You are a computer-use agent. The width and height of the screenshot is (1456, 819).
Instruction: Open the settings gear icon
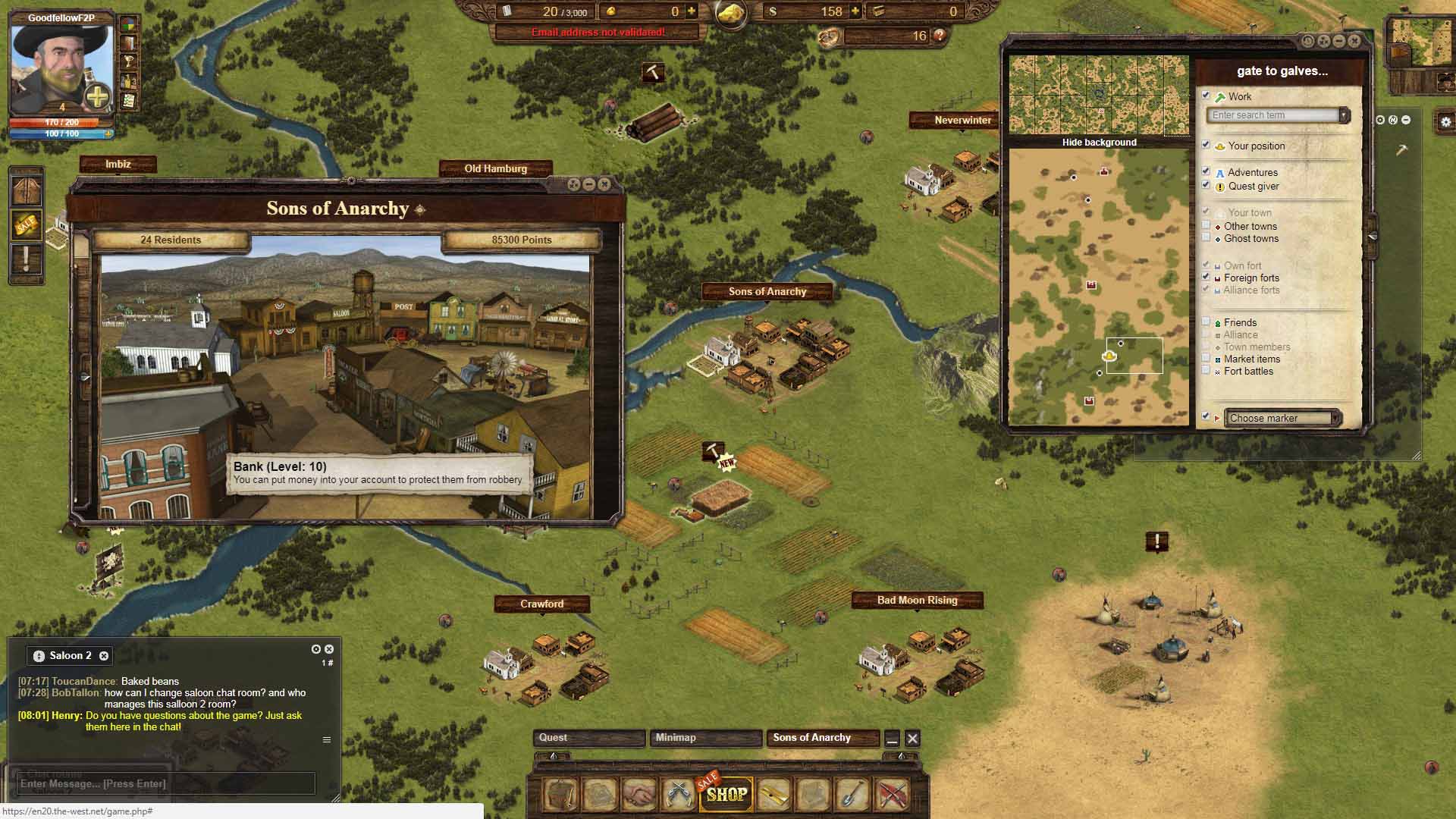[x=1445, y=121]
